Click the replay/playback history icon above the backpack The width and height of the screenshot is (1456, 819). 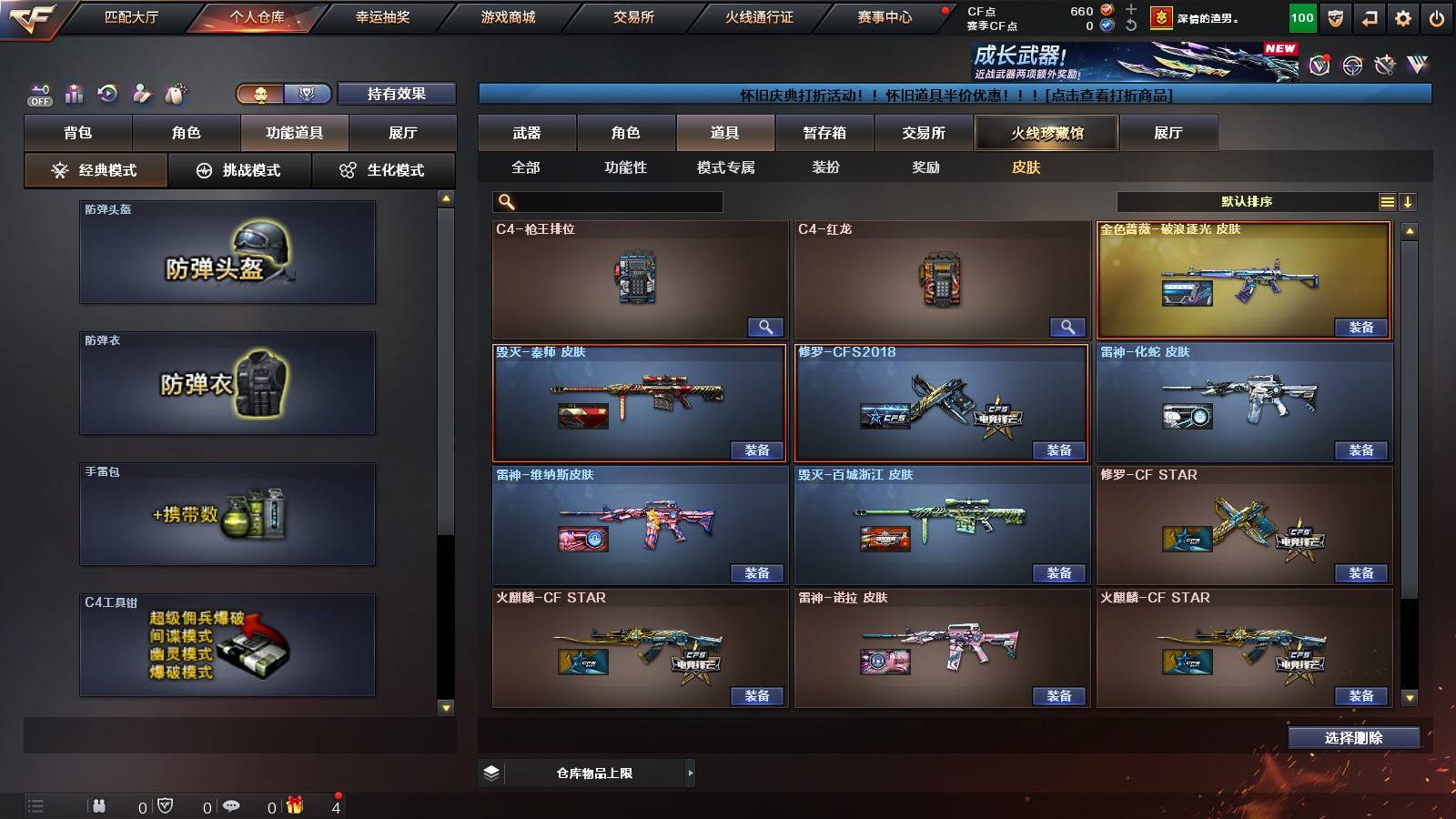point(107,93)
